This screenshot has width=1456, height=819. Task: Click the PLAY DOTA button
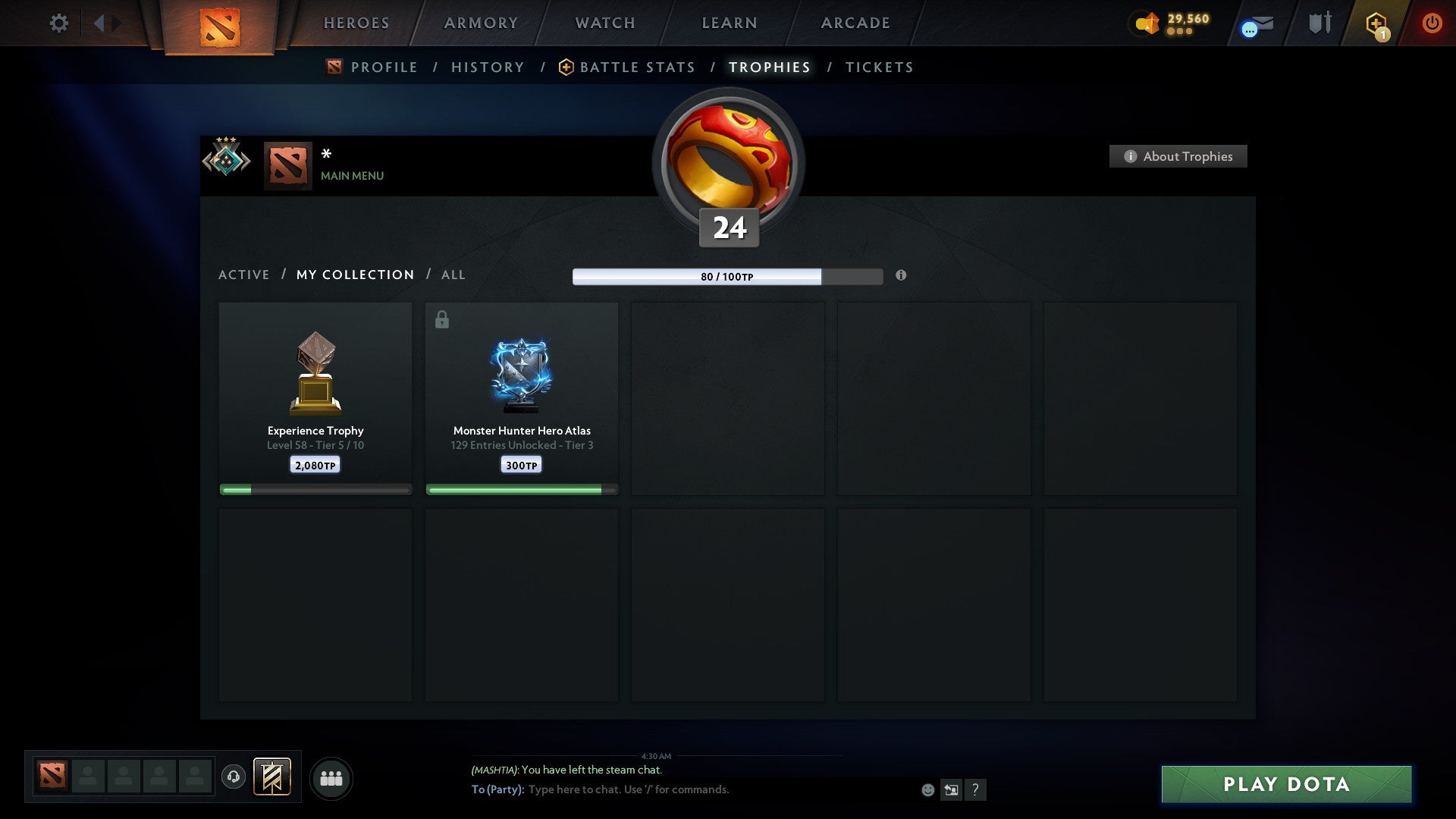(x=1285, y=785)
